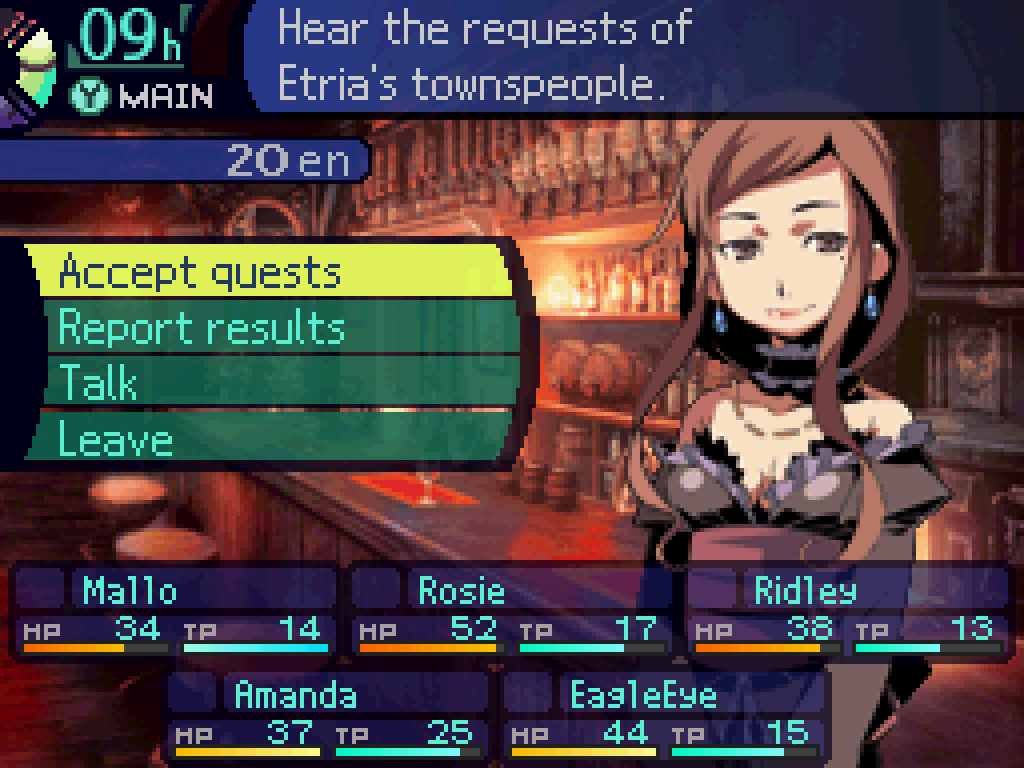
Task: Select Mallo's party status panel
Action: pyautogui.click(x=176, y=611)
